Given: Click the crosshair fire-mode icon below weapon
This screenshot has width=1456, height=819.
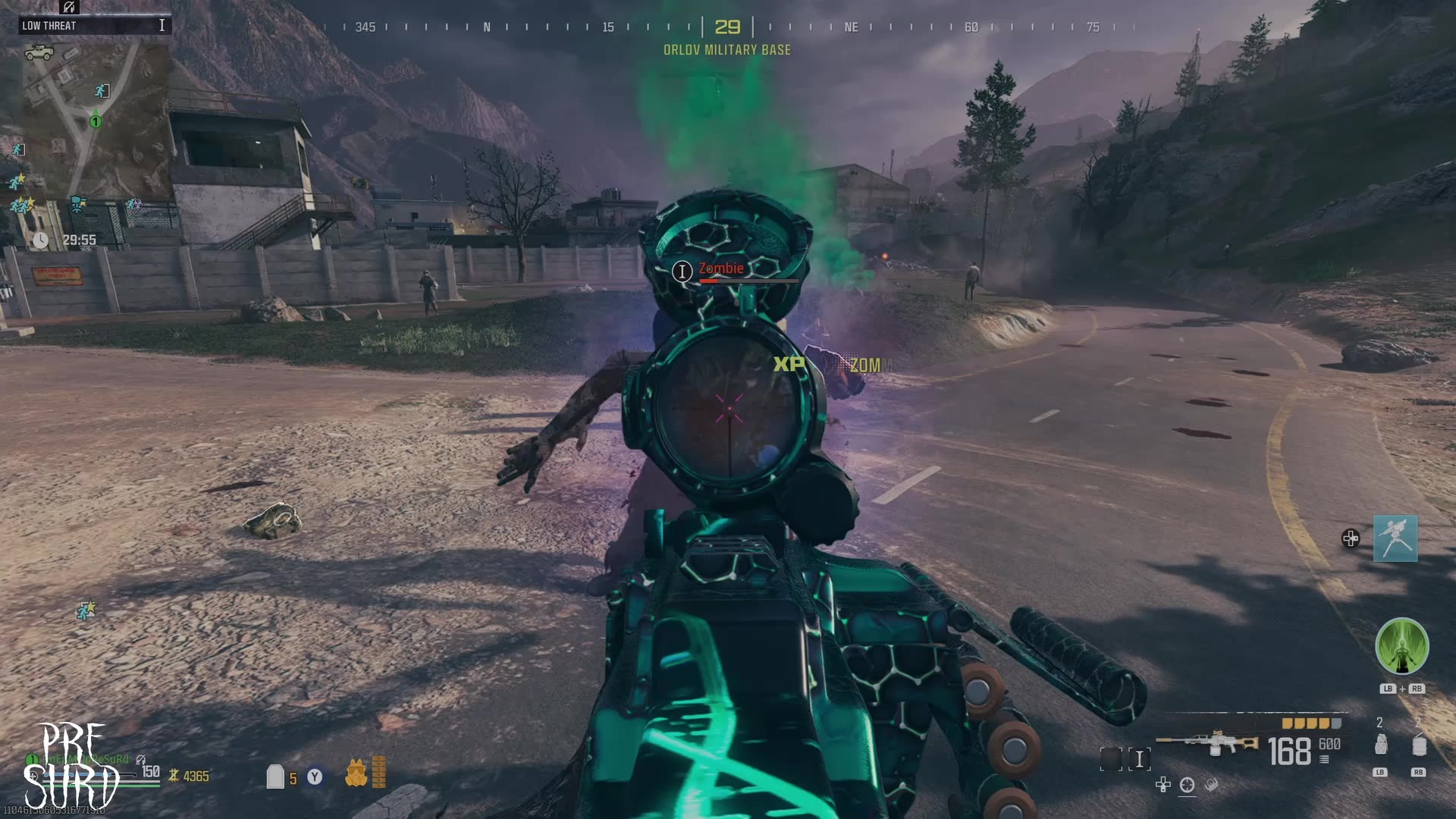Looking at the screenshot, I should [1187, 786].
